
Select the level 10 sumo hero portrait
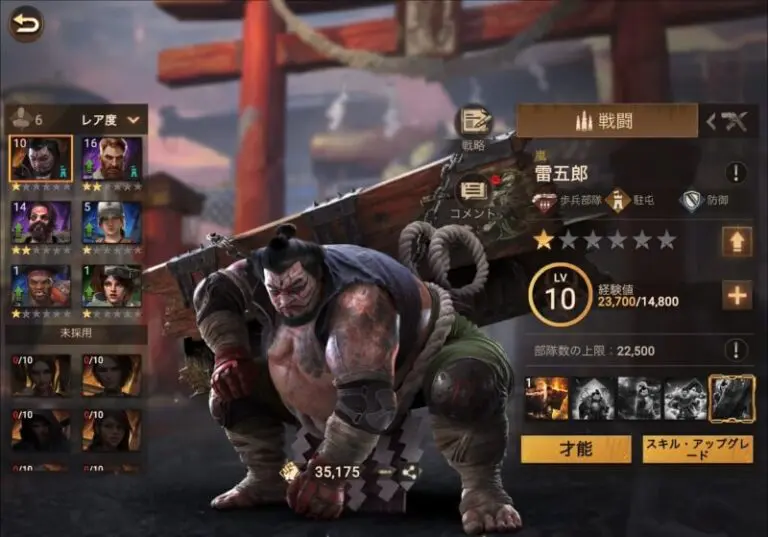pyautogui.click(x=41, y=158)
